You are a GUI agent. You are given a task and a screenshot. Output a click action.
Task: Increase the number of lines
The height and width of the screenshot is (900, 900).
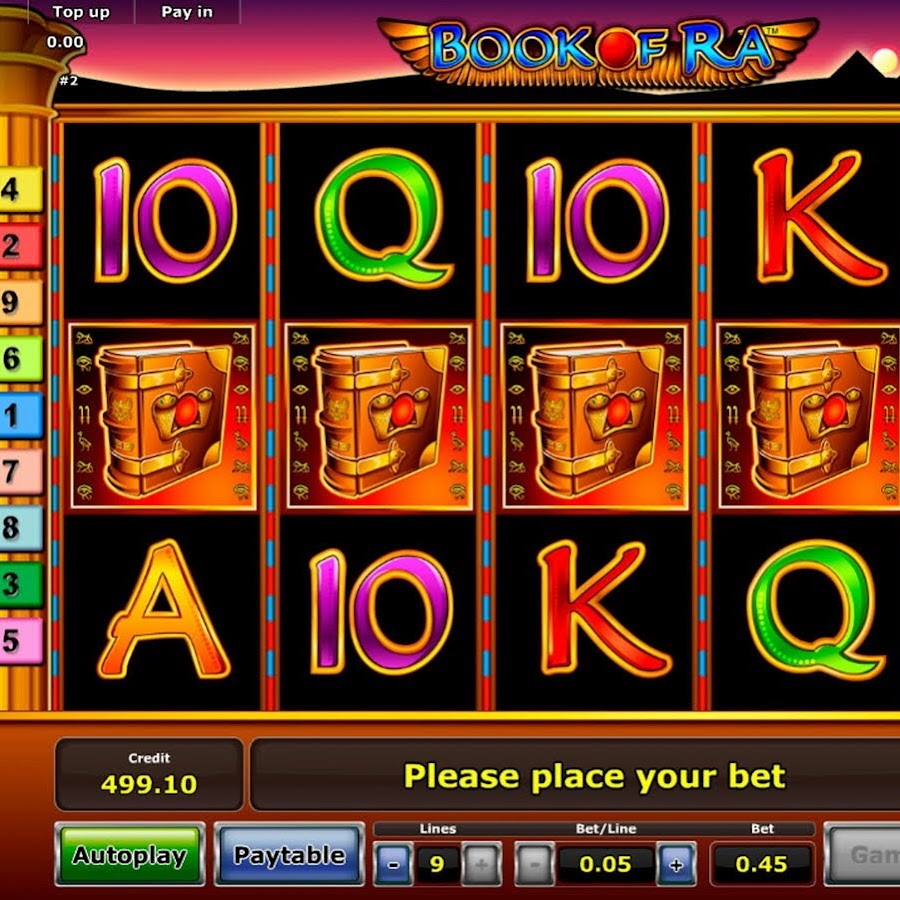[481, 864]
